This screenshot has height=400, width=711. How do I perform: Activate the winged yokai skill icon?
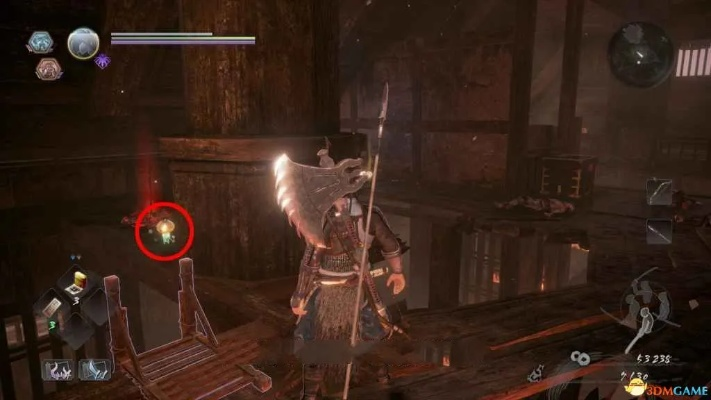click(95, 369)
